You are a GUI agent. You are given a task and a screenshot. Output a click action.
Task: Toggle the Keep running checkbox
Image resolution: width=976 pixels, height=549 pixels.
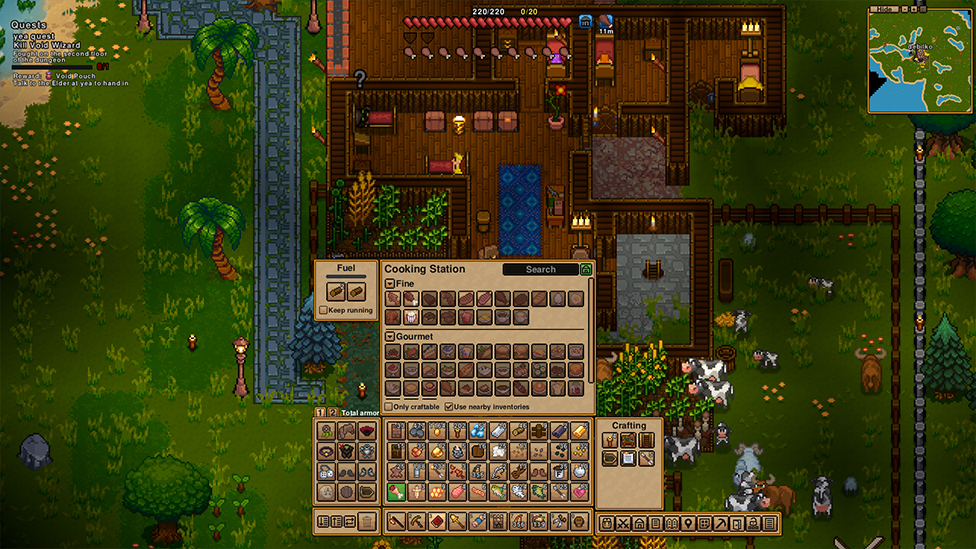[x=323, y=310]
